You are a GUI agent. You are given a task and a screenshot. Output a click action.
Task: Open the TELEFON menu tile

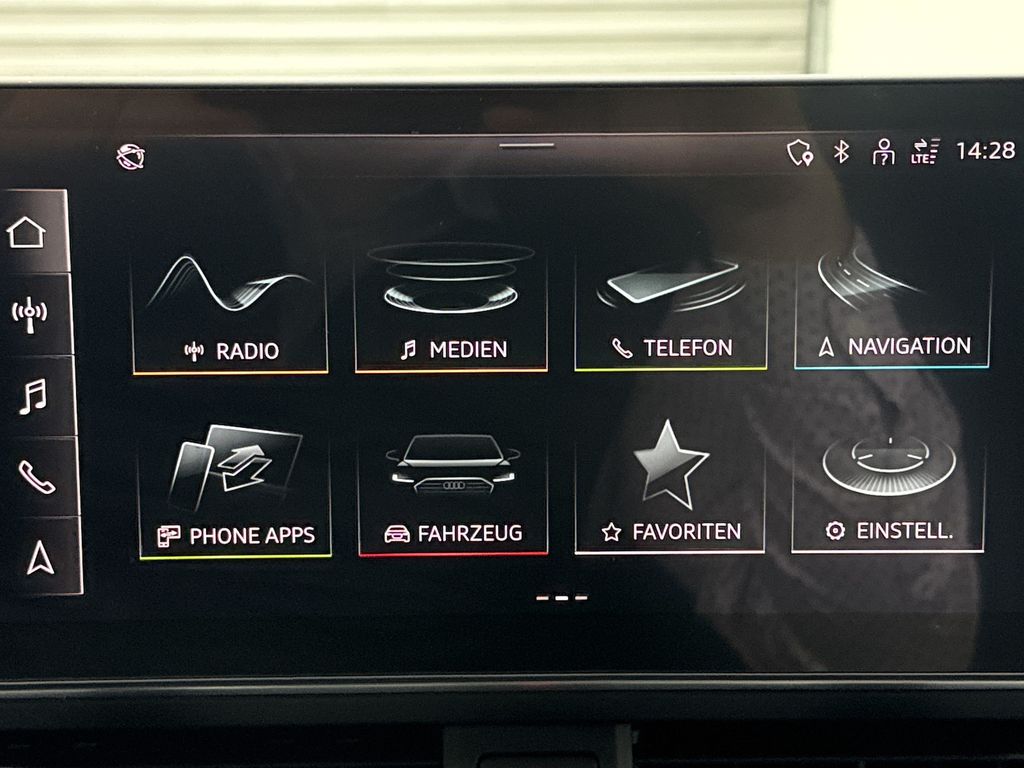(671, 308)
